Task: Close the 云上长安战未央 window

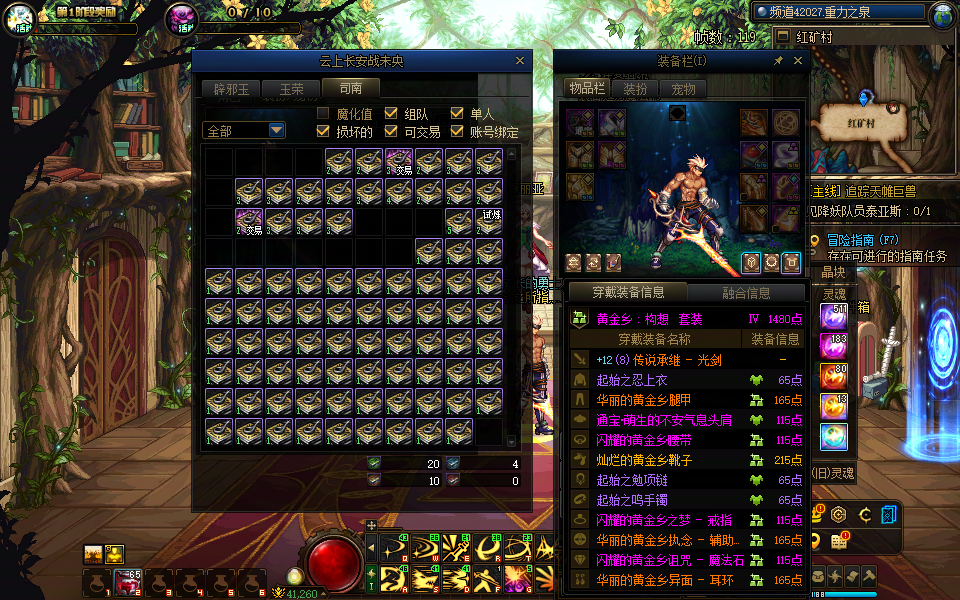Action: (x=519, y=61)
